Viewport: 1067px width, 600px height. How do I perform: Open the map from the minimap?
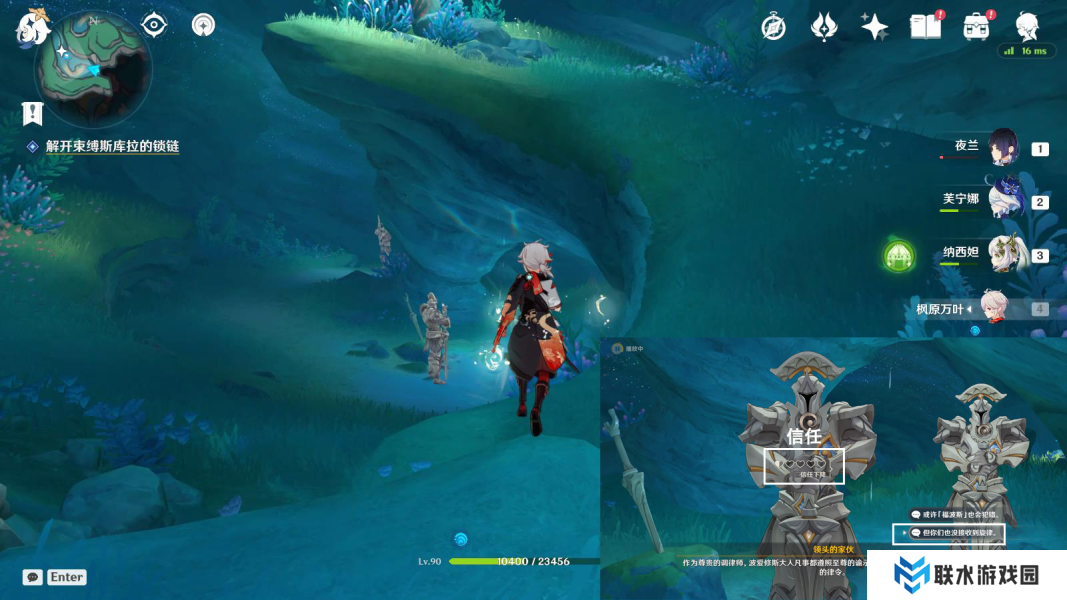tap(93, 69)
